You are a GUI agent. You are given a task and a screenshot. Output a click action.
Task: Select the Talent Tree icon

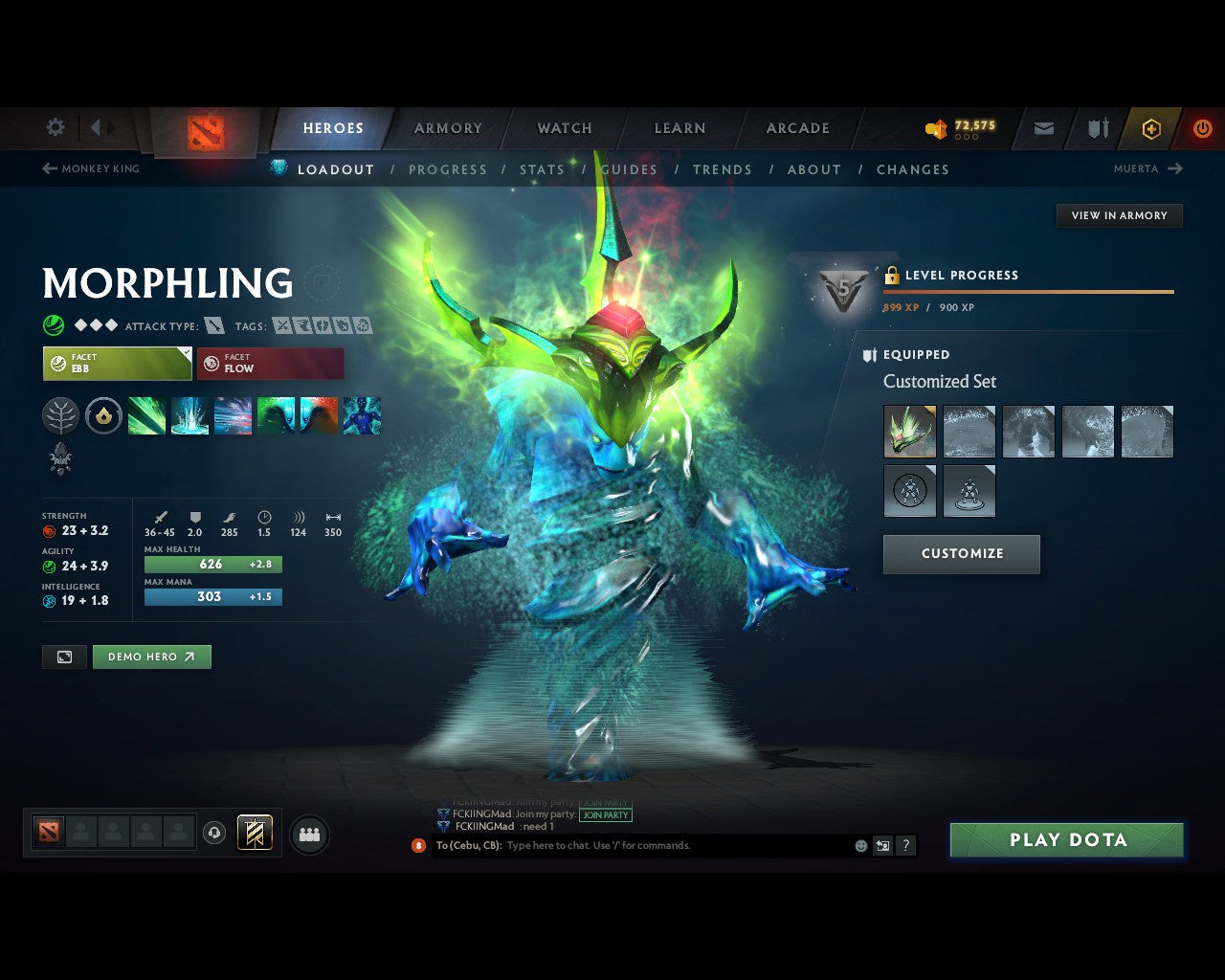pyautogui.click(x=60, y=414)
